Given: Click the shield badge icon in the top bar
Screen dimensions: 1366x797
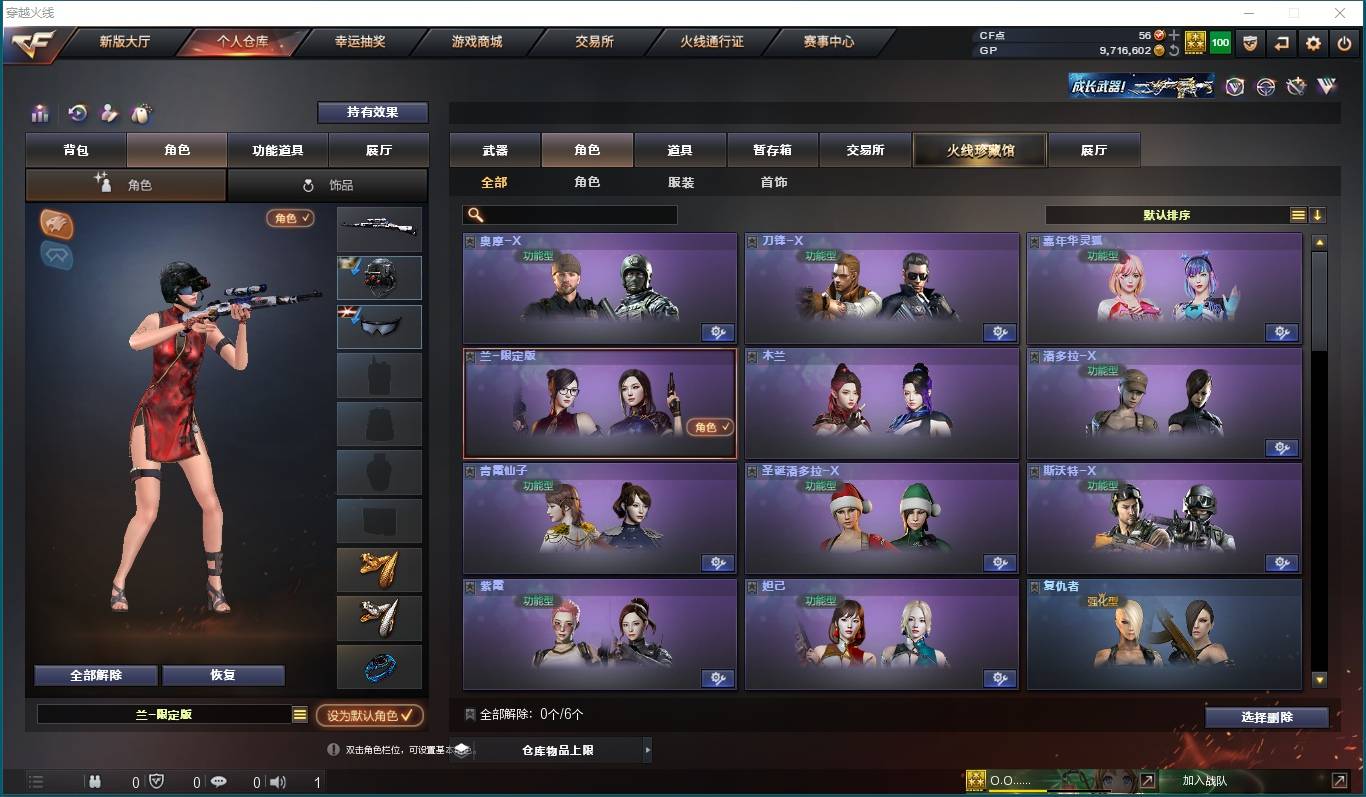Looking at the screenshot, I should (1250, 43).
